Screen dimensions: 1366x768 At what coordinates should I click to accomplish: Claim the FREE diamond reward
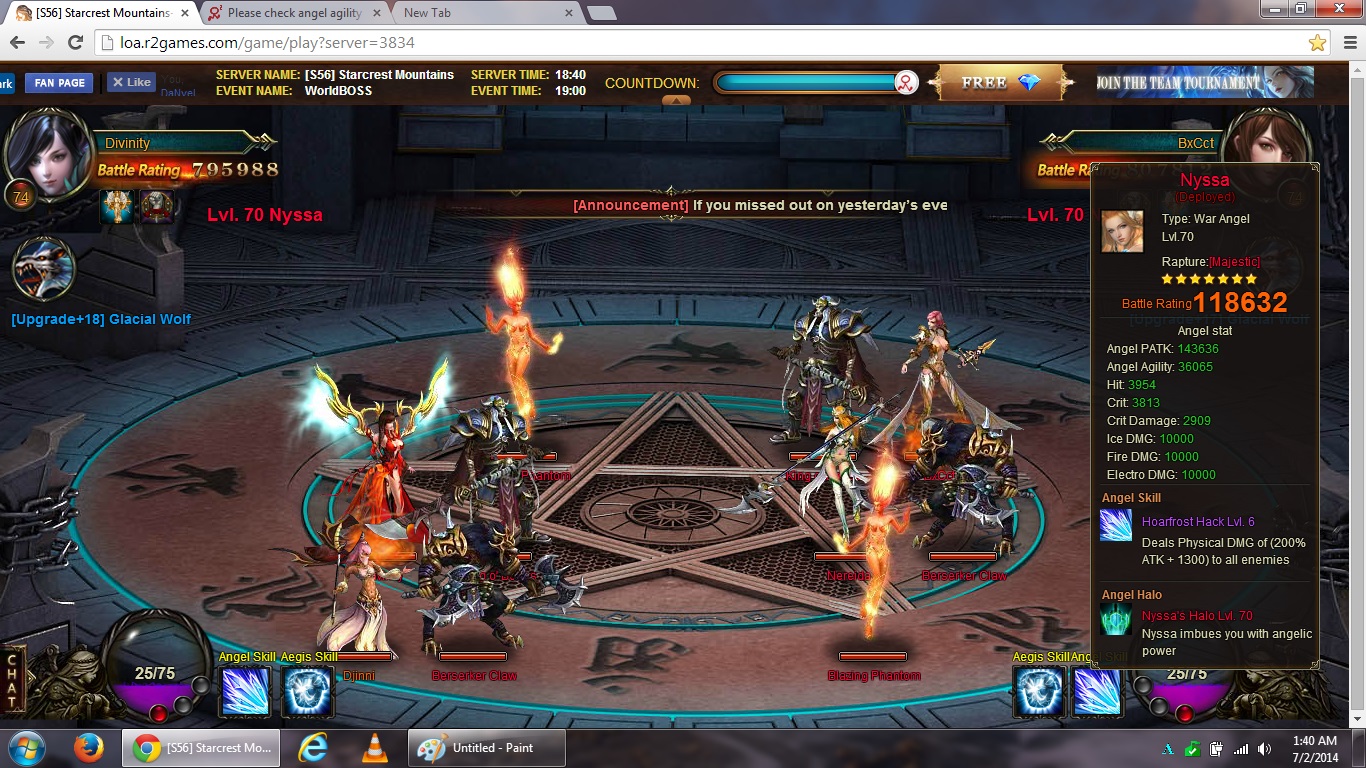[x=1001, y=83]
